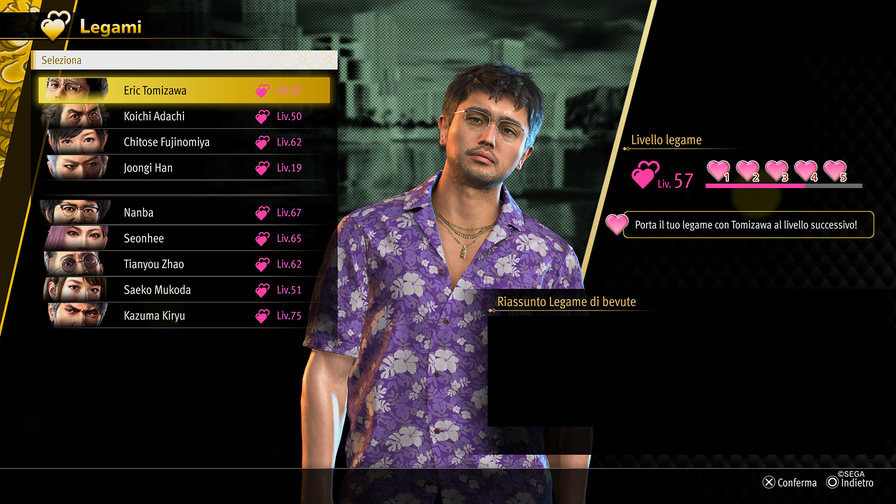Select bond heart number 5

tap(835, 171)
